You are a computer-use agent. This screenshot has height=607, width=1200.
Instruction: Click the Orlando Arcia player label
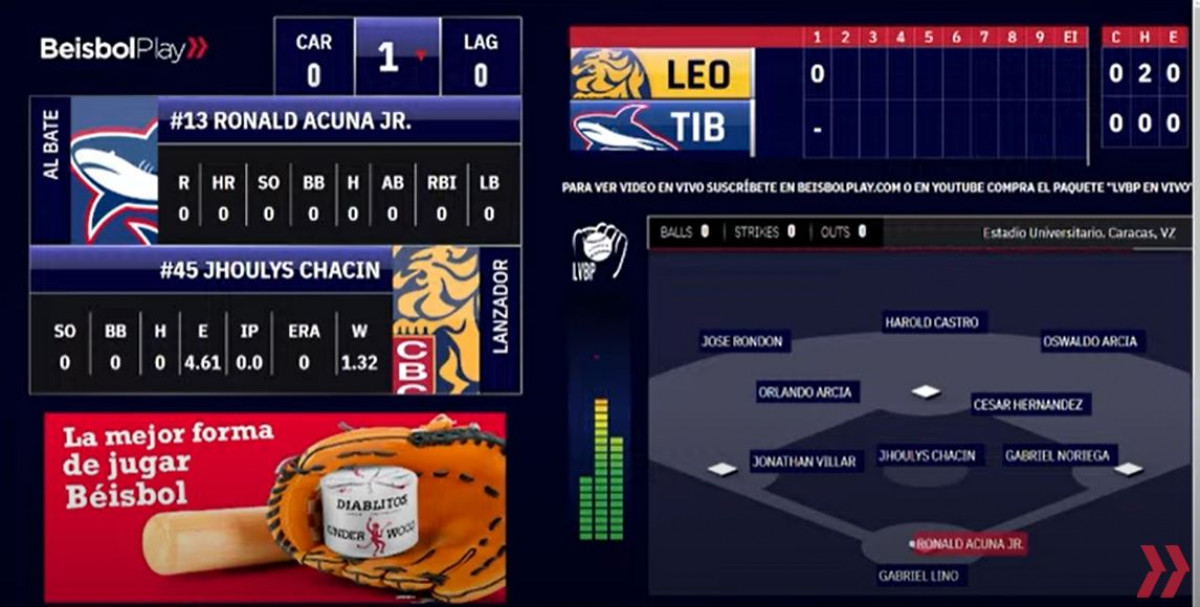(x=805, y=392)
